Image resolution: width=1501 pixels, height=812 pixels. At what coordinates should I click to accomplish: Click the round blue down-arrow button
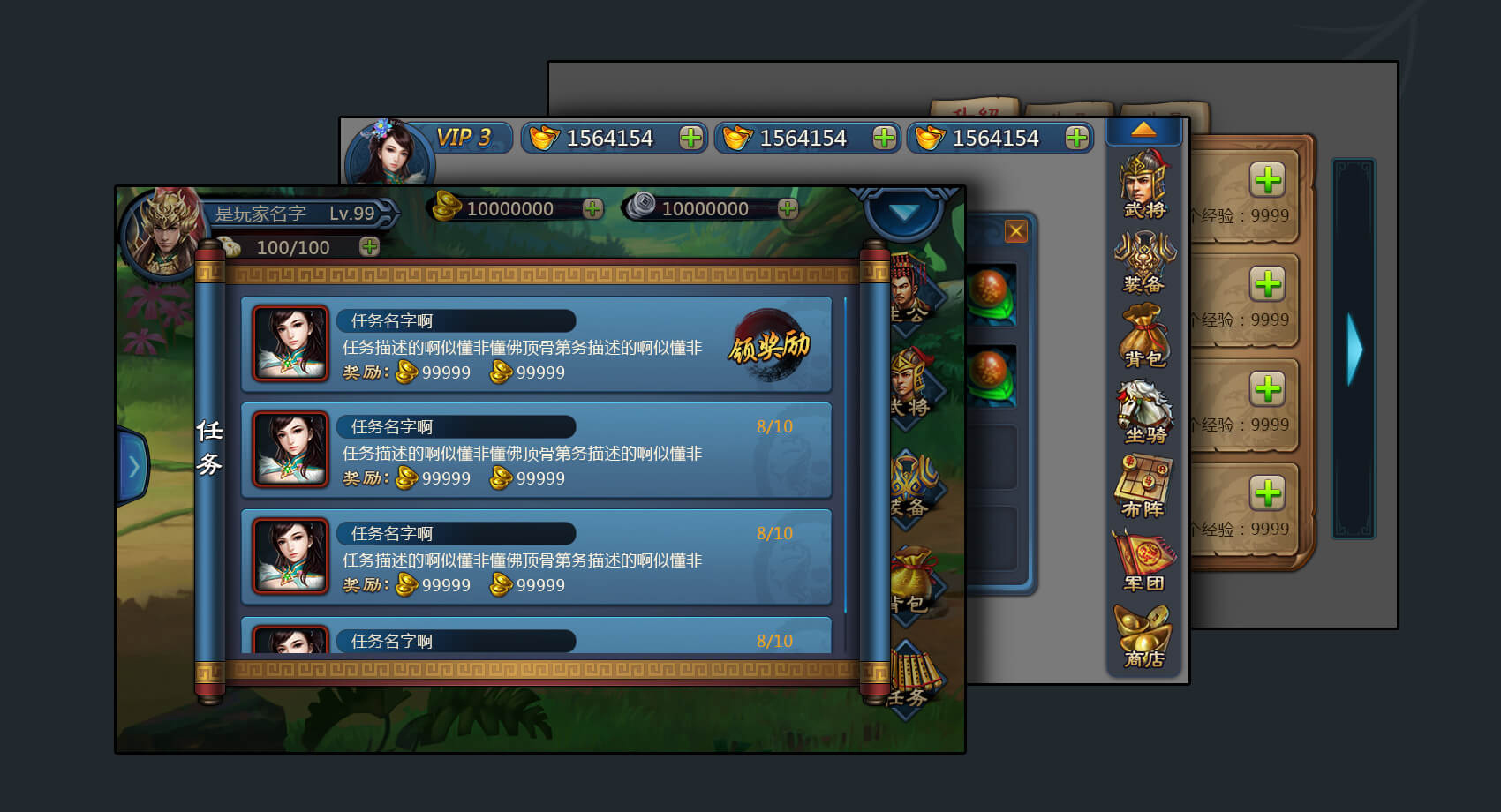pos(903,213)
